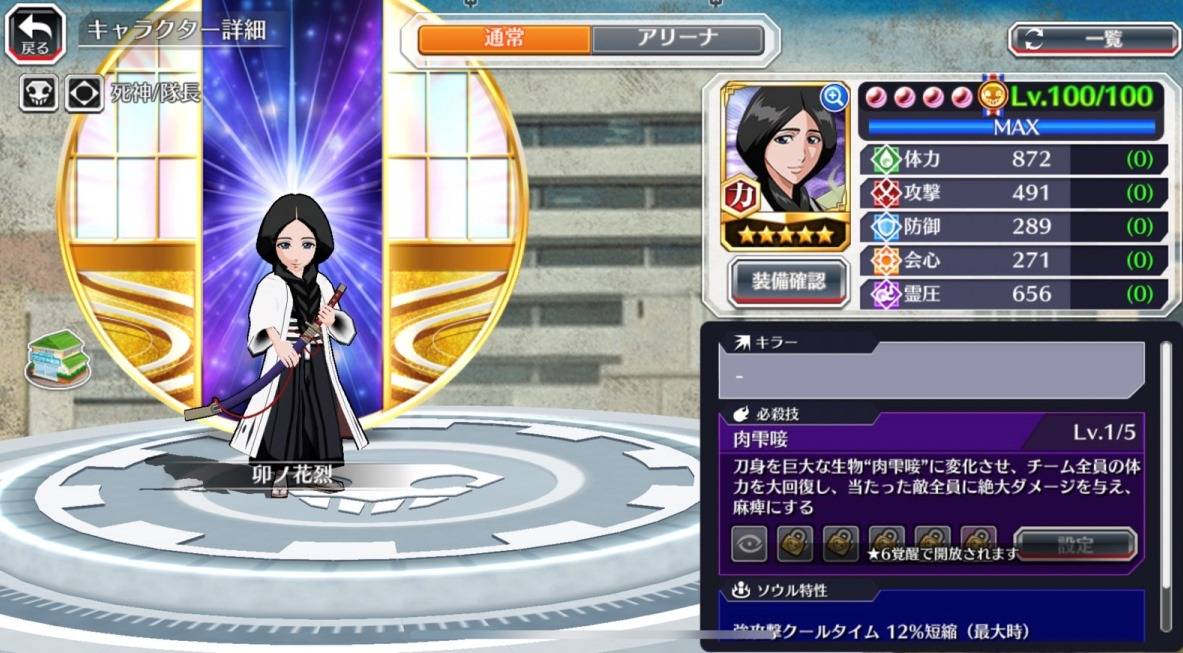The width and height of the screenshot is (1183, 653).
Task: Go back with the 戻る button
Action: click(36, 34)
